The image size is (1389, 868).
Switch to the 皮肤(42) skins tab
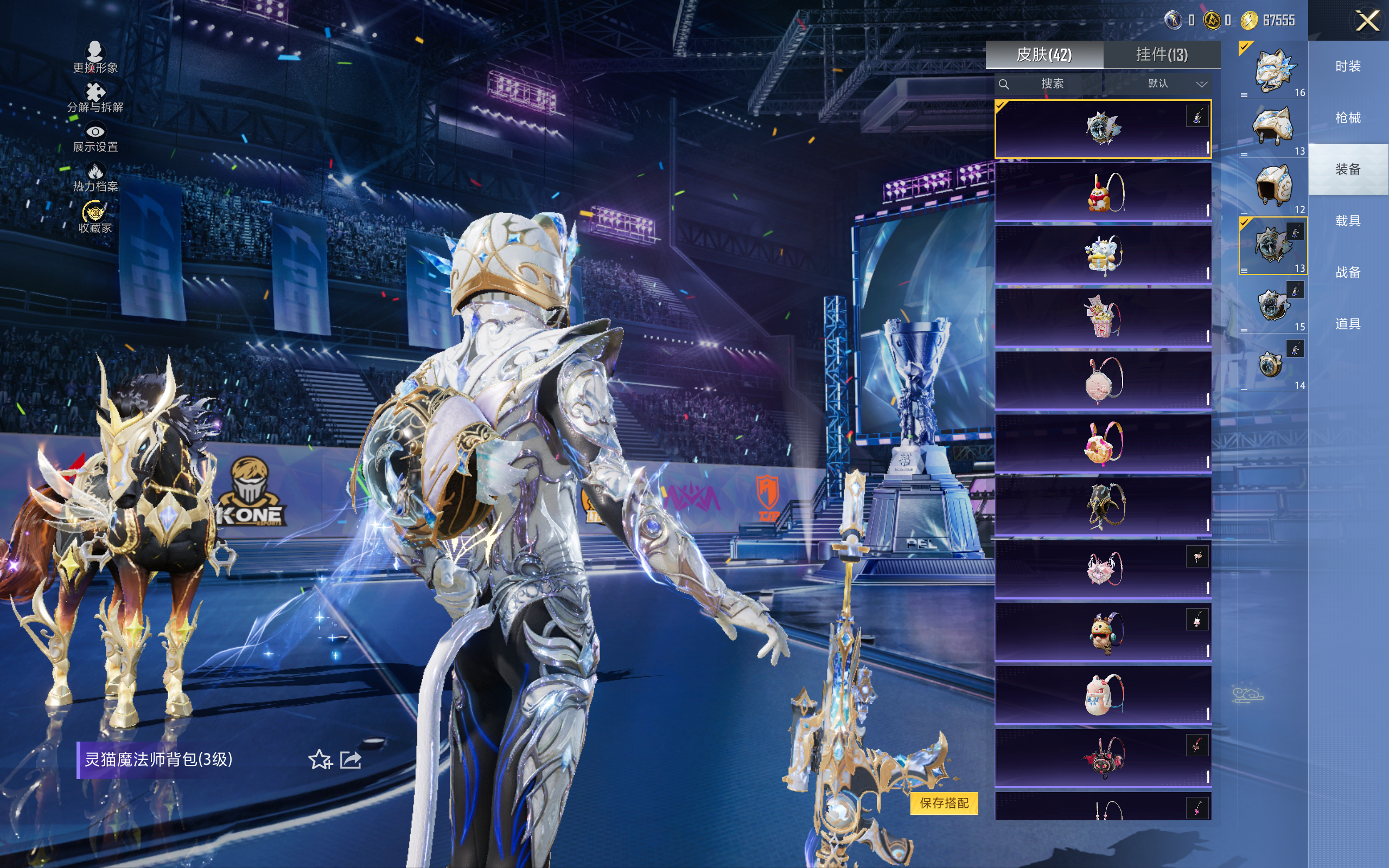(1044, 55)
